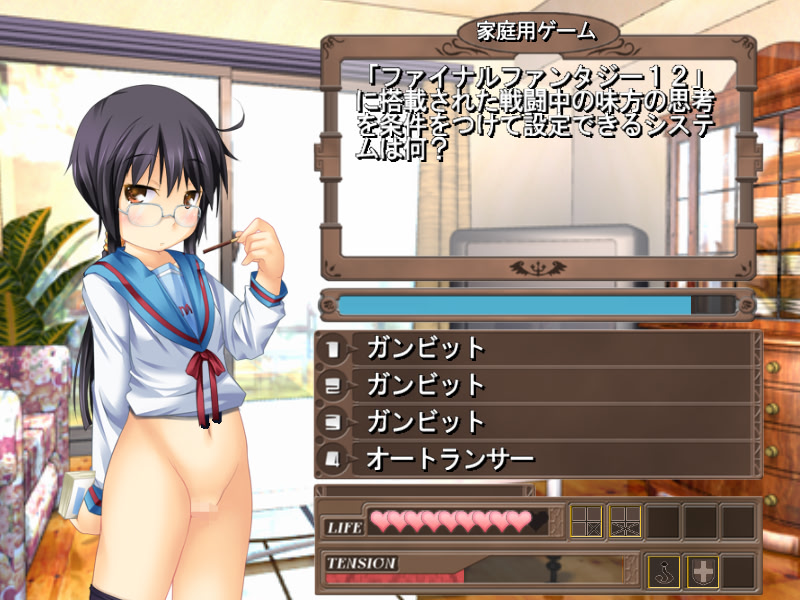Activate the whip item icon

click(x=664, y=570)
